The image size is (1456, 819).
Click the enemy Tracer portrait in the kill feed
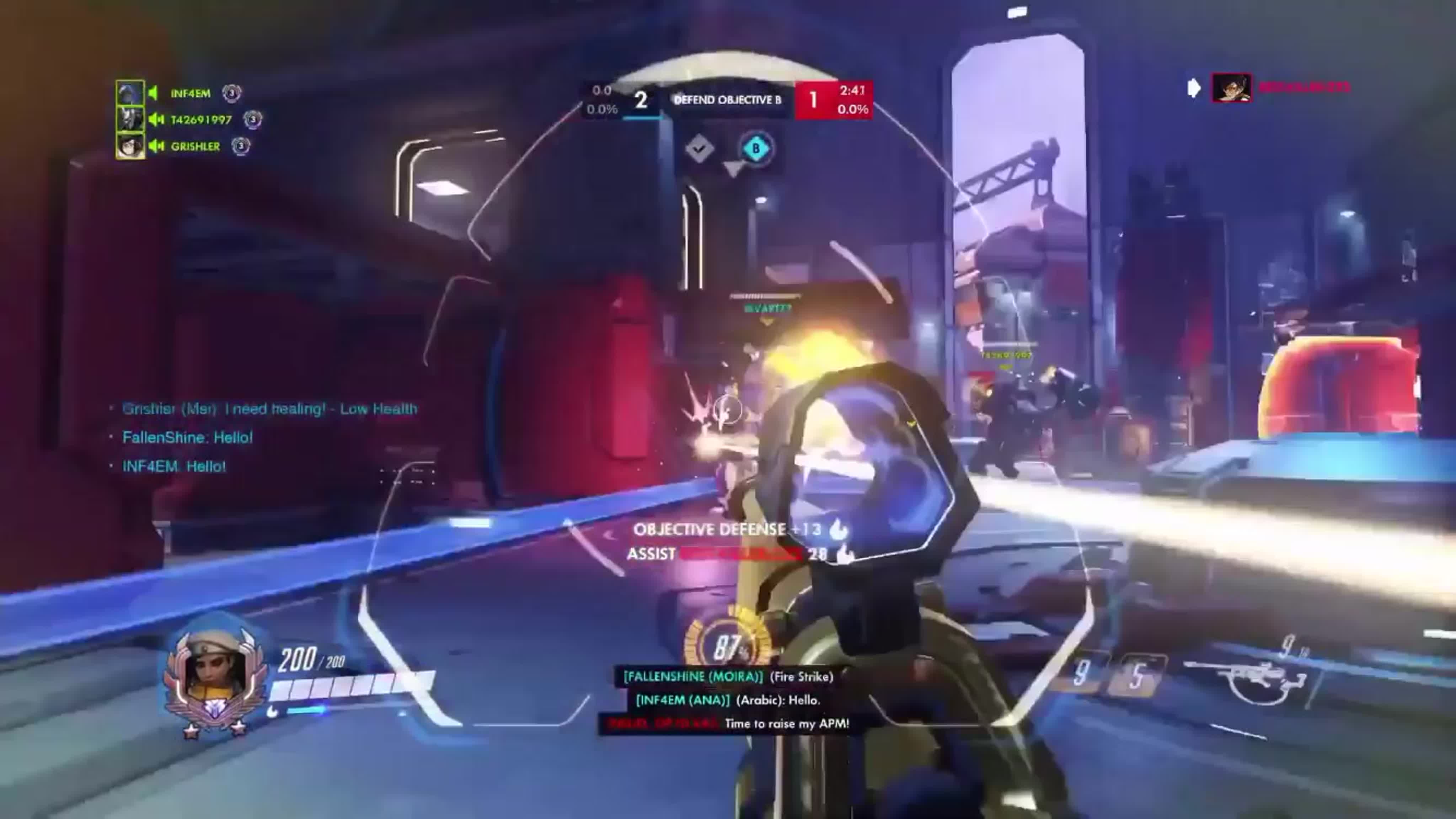click(x=1232, y=88)
